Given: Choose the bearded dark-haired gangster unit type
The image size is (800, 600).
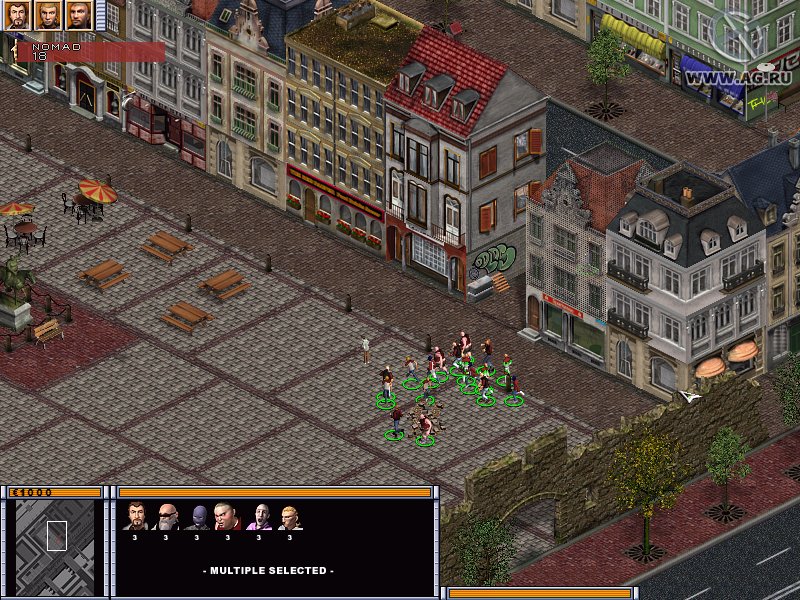Looking at the screenshot, I should tap(136, 516).
